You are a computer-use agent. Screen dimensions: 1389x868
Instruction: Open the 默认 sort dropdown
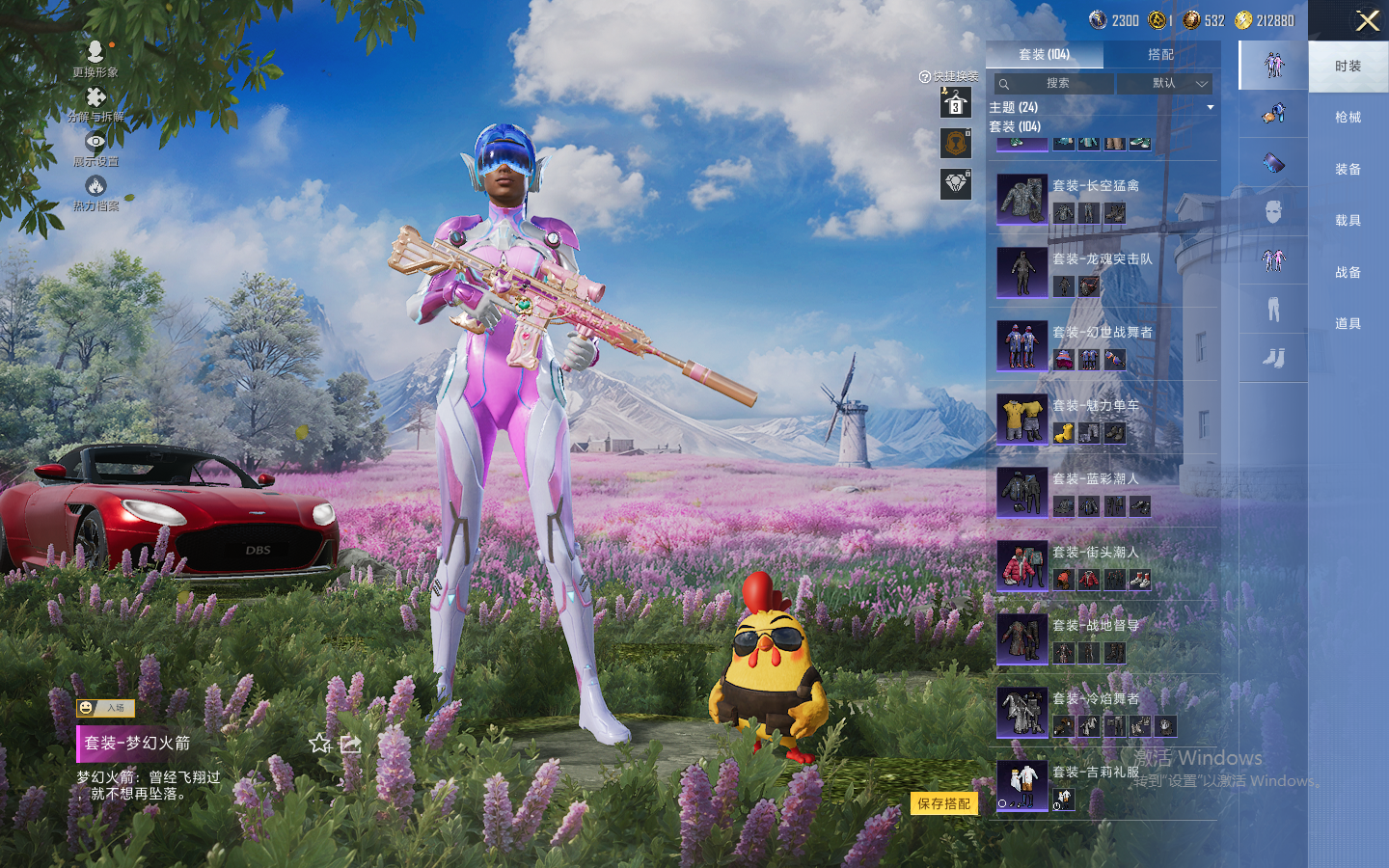tap(1178, 84)
